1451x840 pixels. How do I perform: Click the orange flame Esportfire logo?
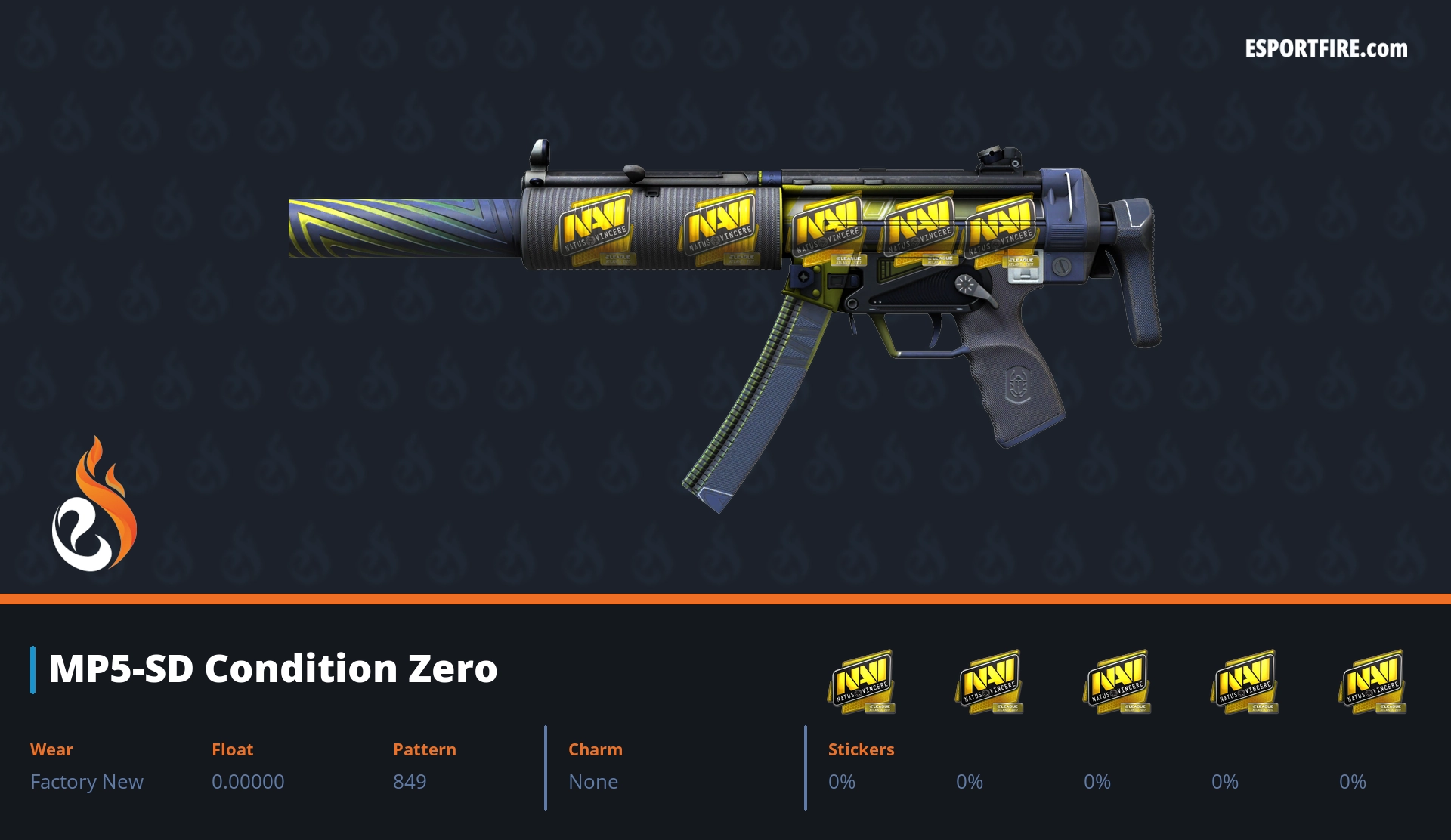94,506
